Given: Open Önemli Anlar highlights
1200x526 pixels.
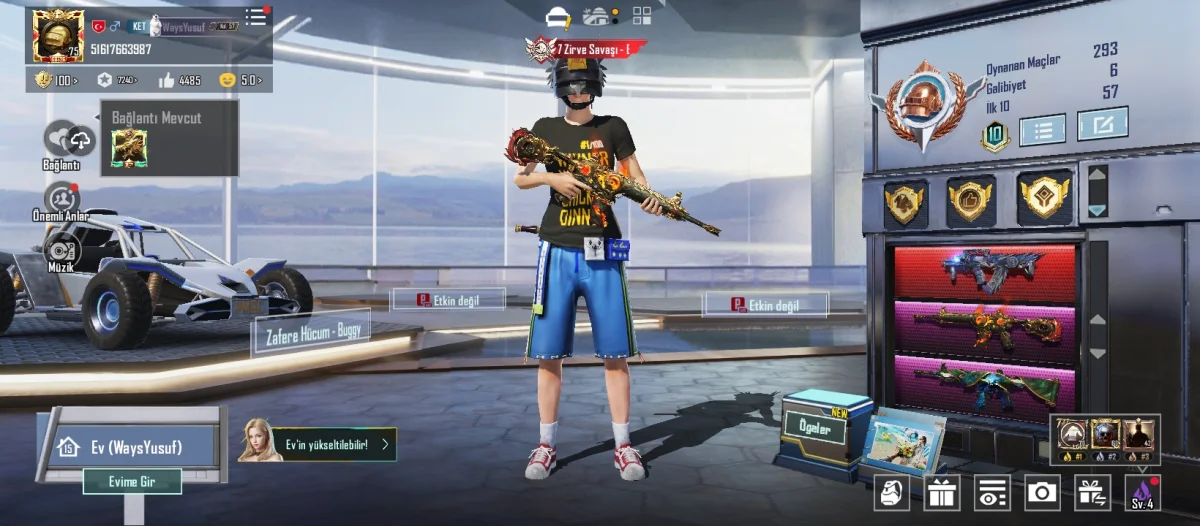Looking at the screenshot, I should (63, 198).
